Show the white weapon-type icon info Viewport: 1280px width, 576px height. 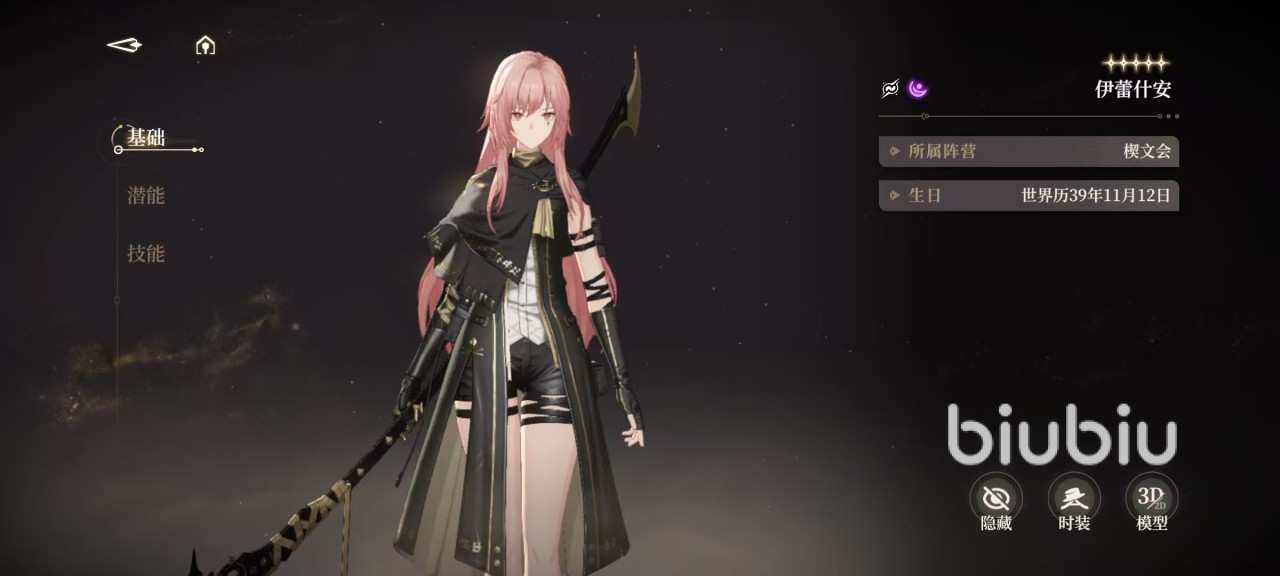coord(890,89)
